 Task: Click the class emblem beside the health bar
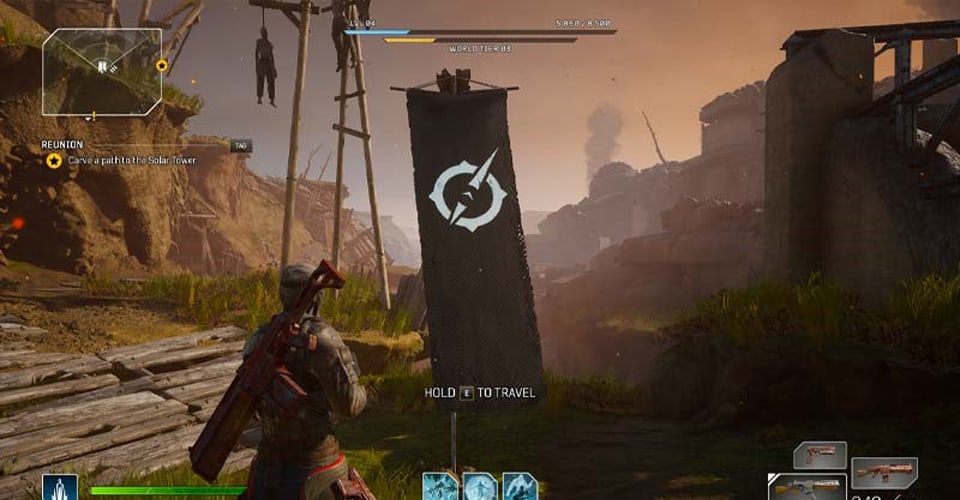pyautogui.click(x=60, y=488)
